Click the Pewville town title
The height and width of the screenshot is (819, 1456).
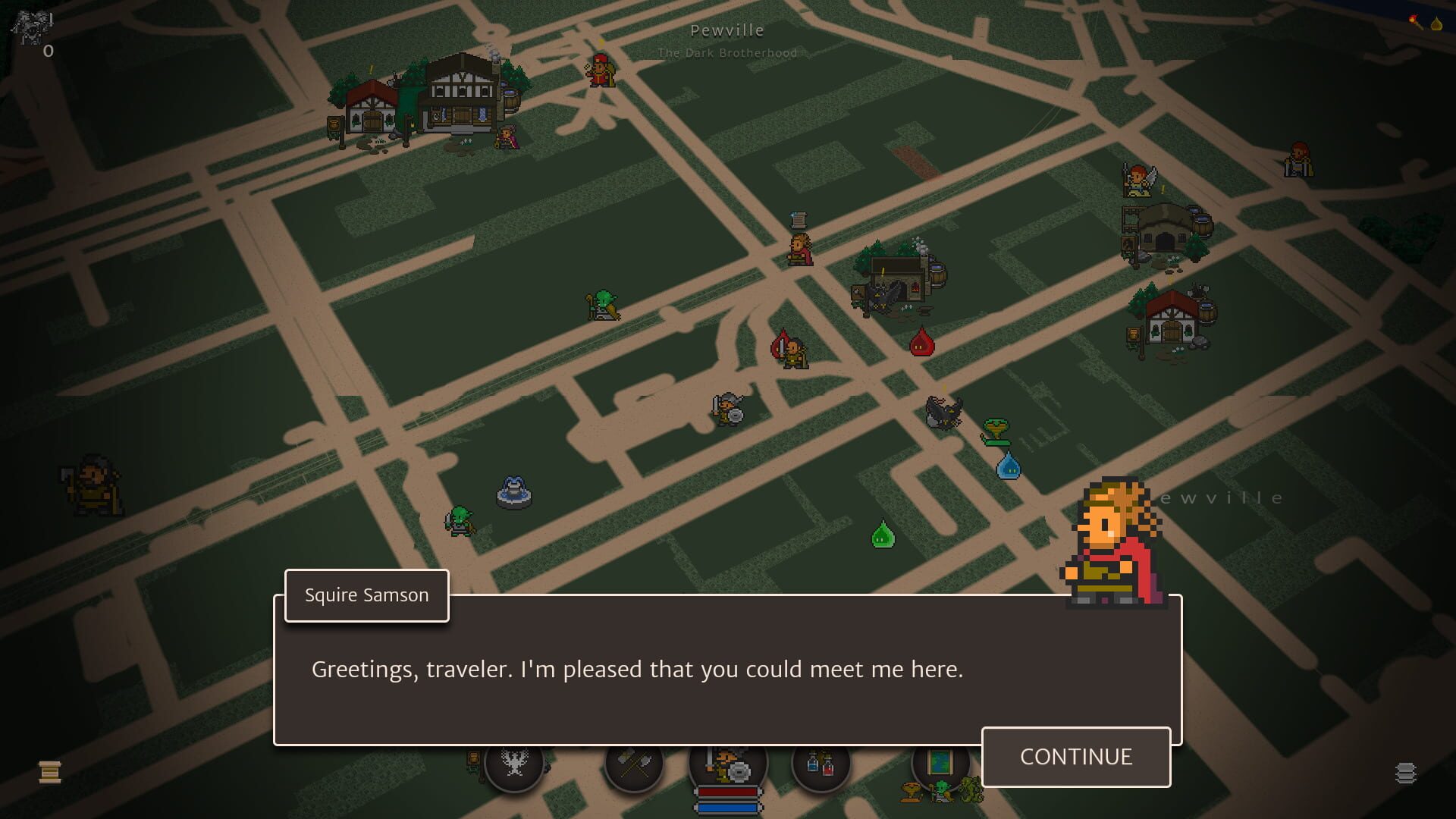click(x=727, y=31)
